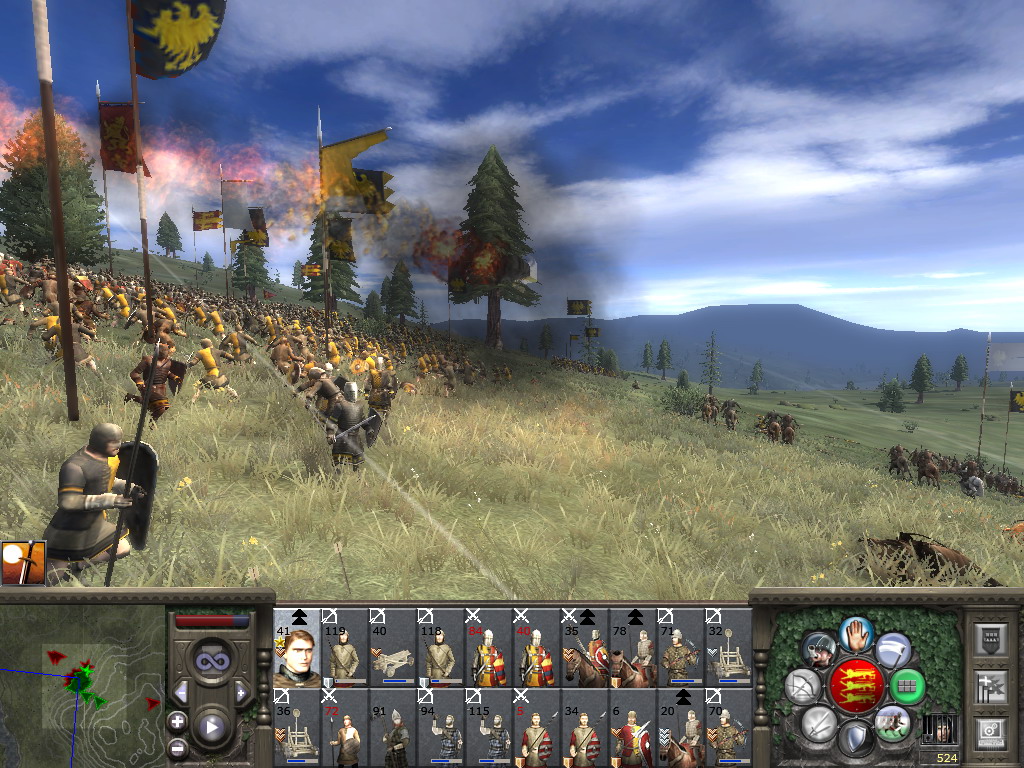The height and width of the screenshot is (768, 1024).
Task: Select the trebuchet unit card with 32 men
Action: [x=729, y=648]
